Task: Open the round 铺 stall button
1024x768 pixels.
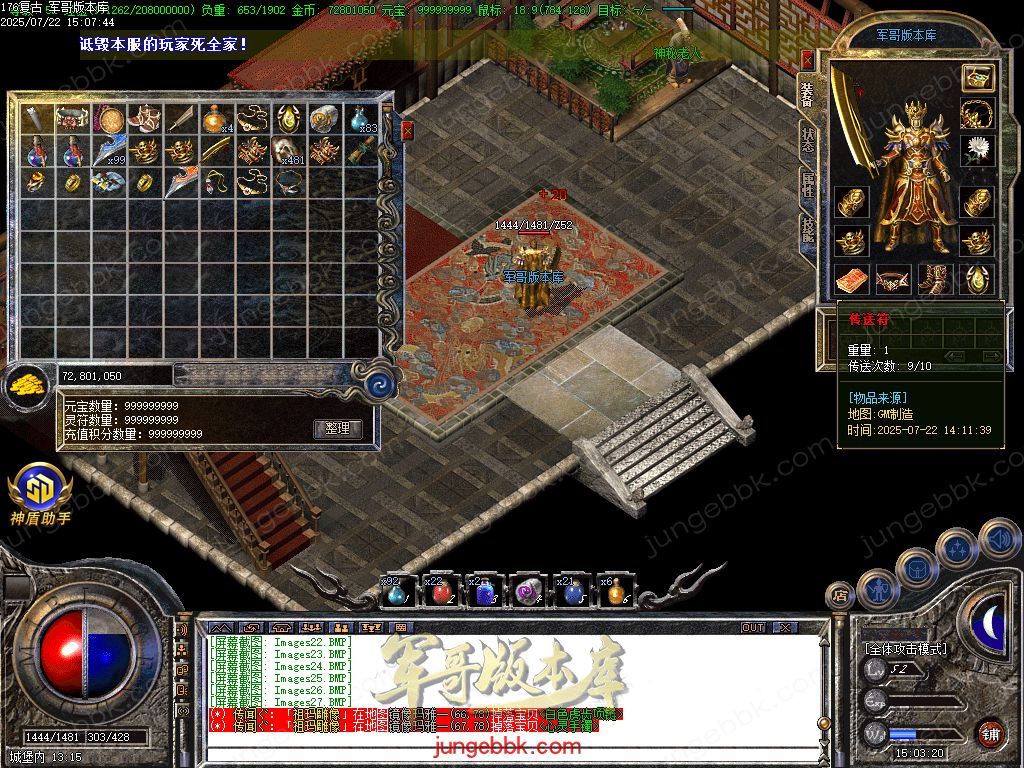Action: pyautogui.click(x=990, y=733)
